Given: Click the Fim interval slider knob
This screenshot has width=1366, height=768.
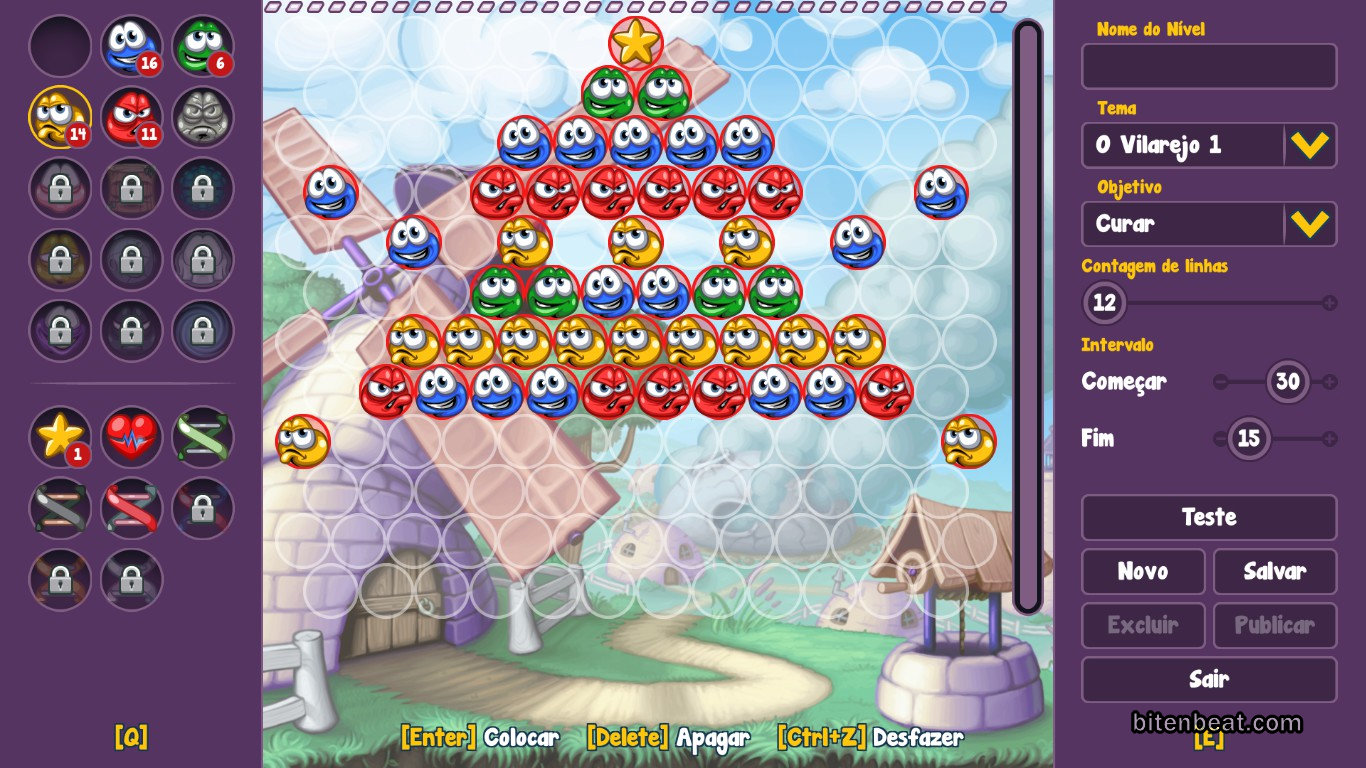Looking at the screenshot, I should 1248,438.
